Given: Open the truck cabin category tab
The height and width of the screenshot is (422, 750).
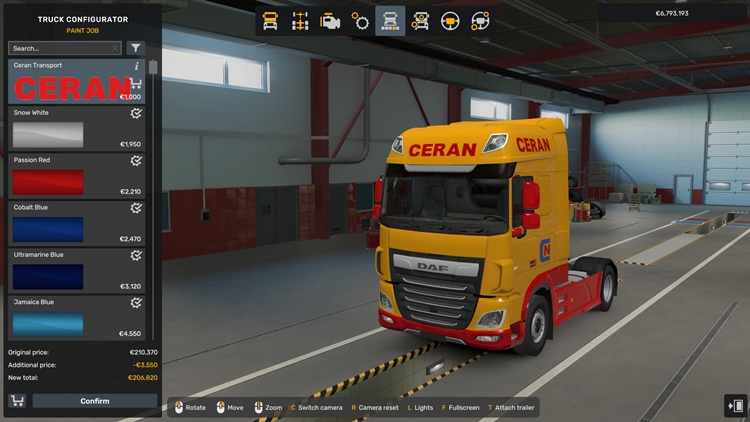Looking at the screenshot, I should click(270, 20).
